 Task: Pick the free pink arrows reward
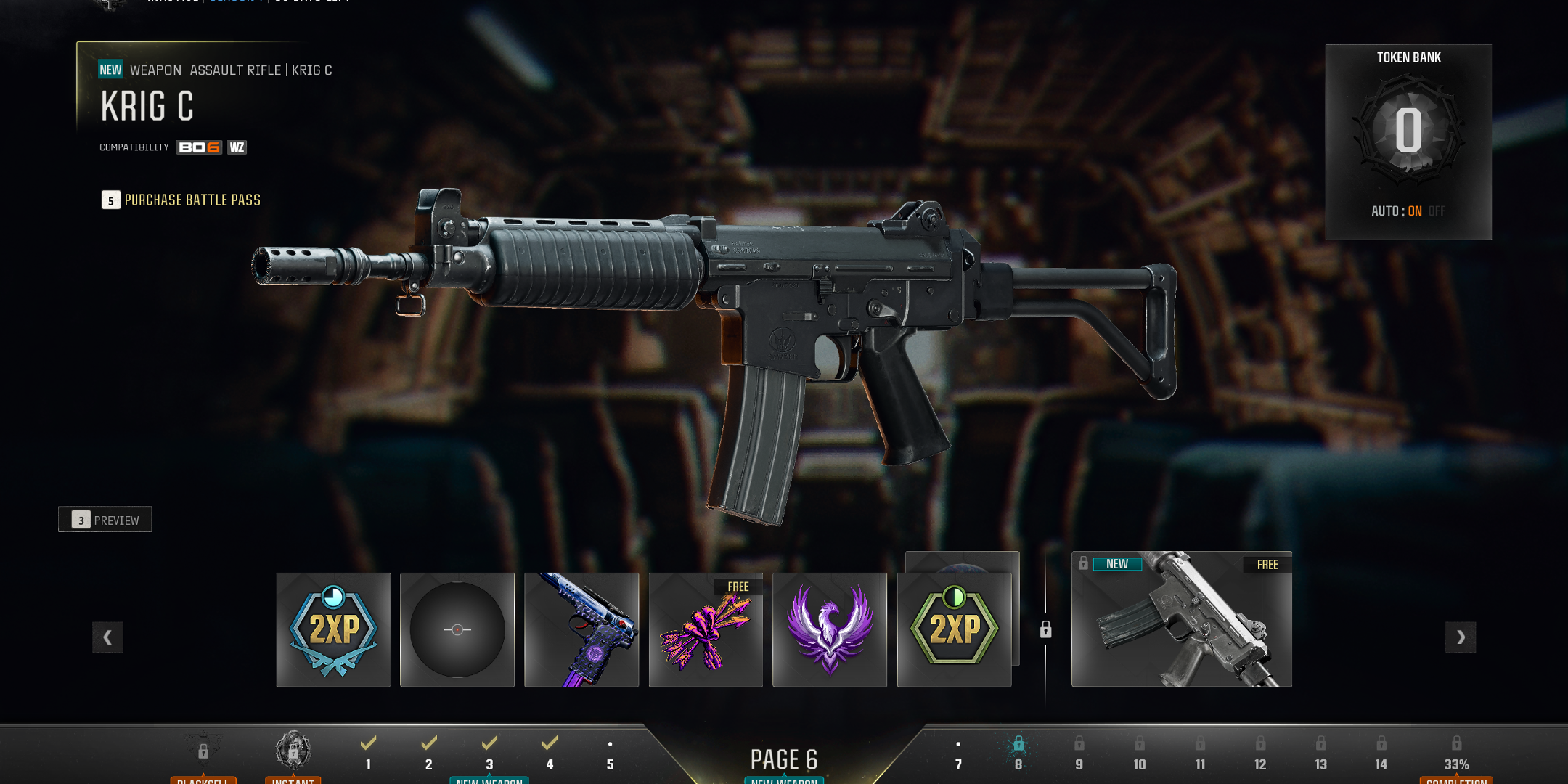coord(706,629)
